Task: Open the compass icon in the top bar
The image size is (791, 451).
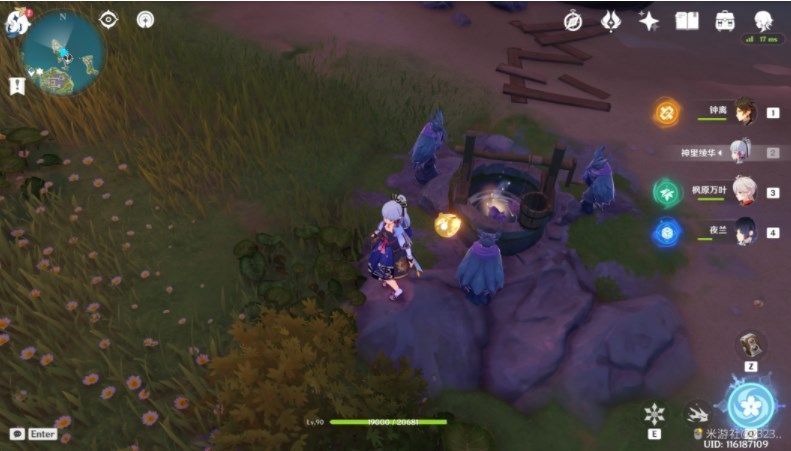Action: pyautogui.click(x=573, y=21)
